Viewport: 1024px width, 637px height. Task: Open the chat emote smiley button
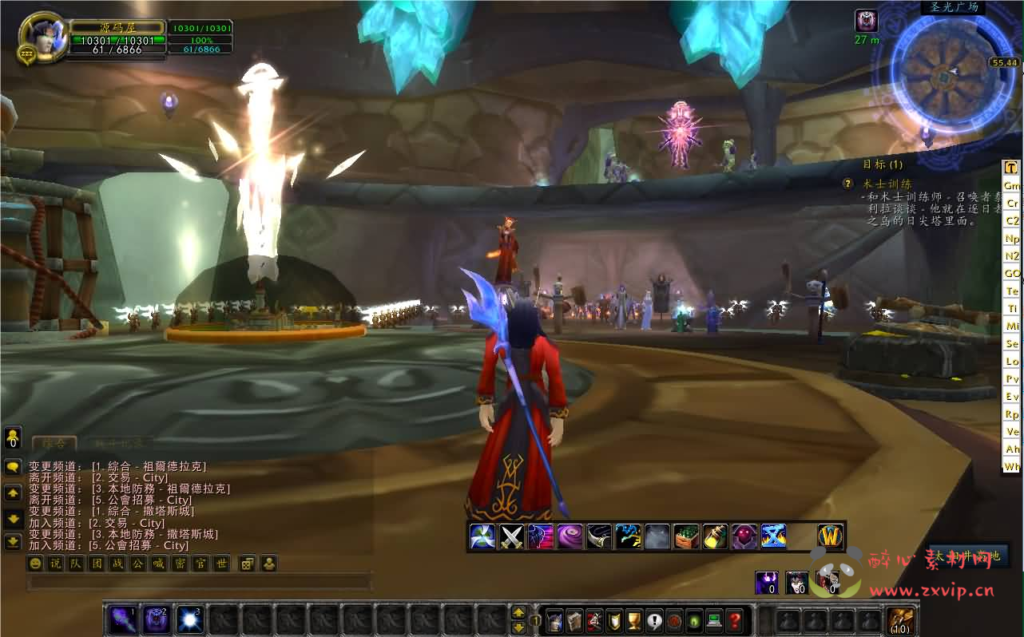pos(35,563)
